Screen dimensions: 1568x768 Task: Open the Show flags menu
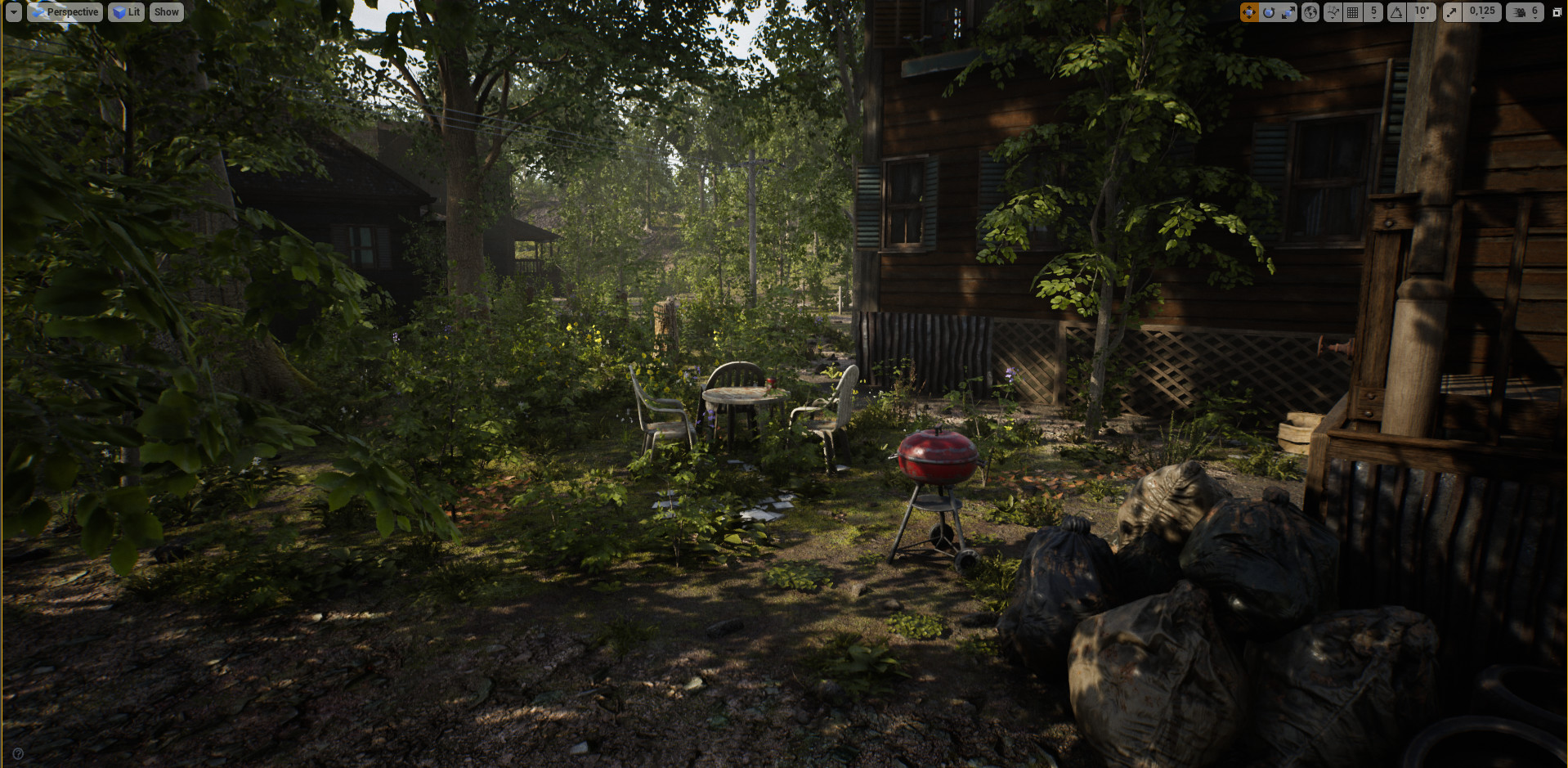point(166,11)
